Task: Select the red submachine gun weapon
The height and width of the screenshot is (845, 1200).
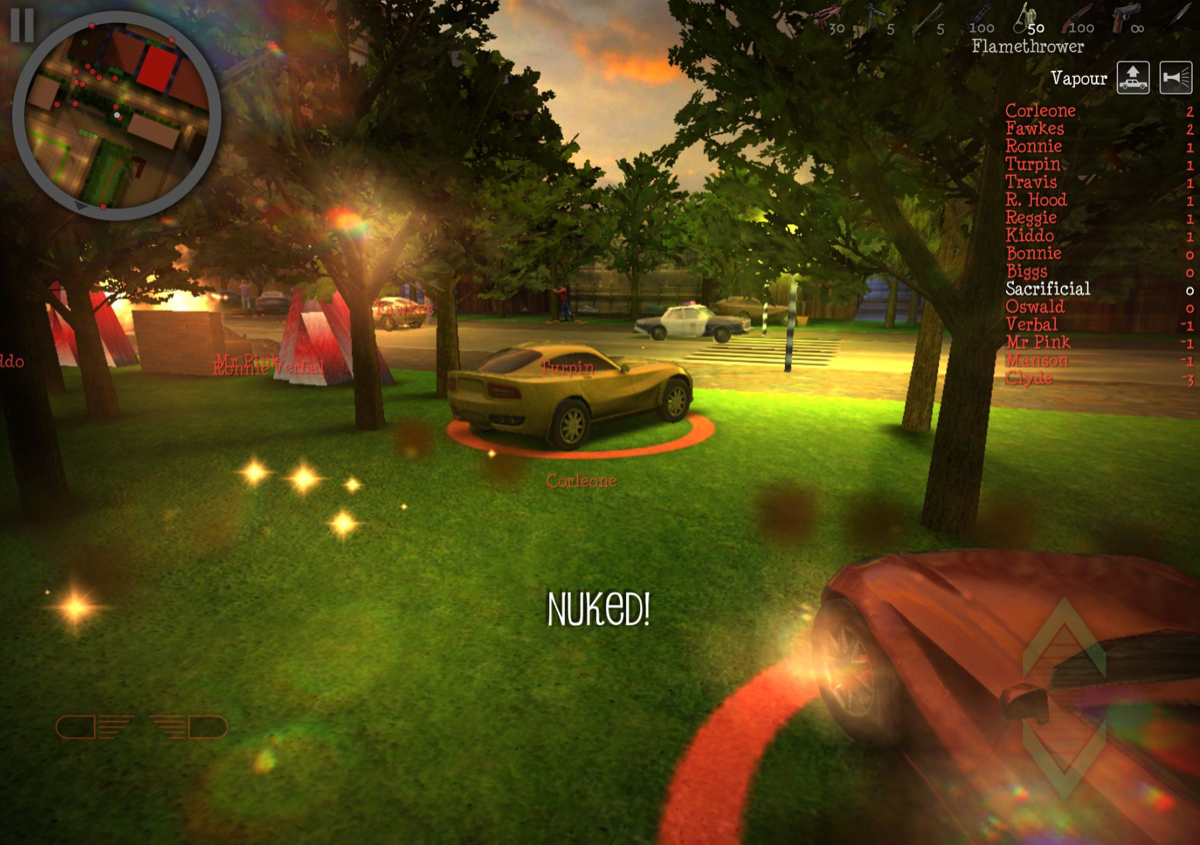Action: click(x=827, y=15)
